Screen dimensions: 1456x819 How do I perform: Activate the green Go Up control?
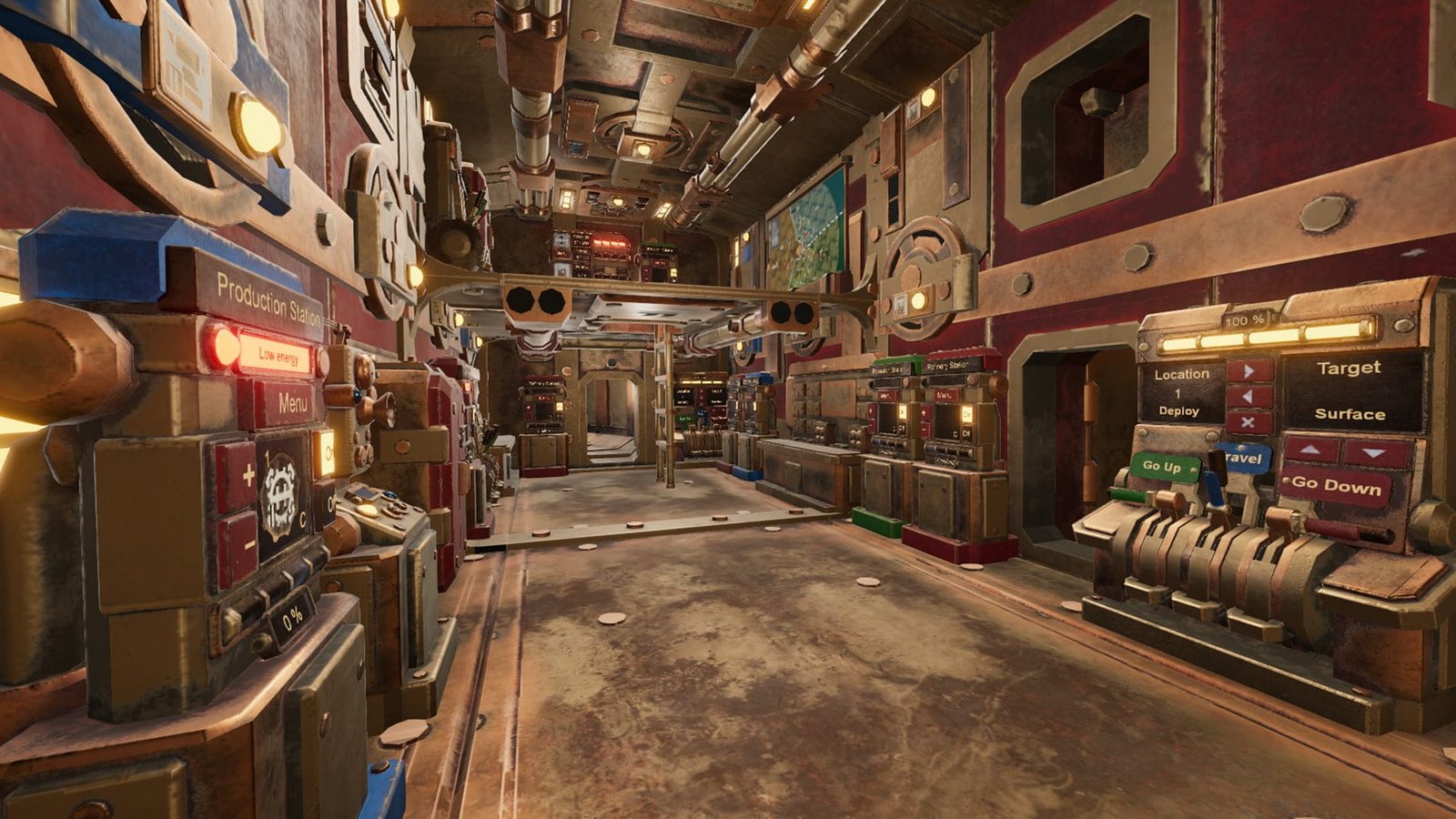click(1163, 466)
